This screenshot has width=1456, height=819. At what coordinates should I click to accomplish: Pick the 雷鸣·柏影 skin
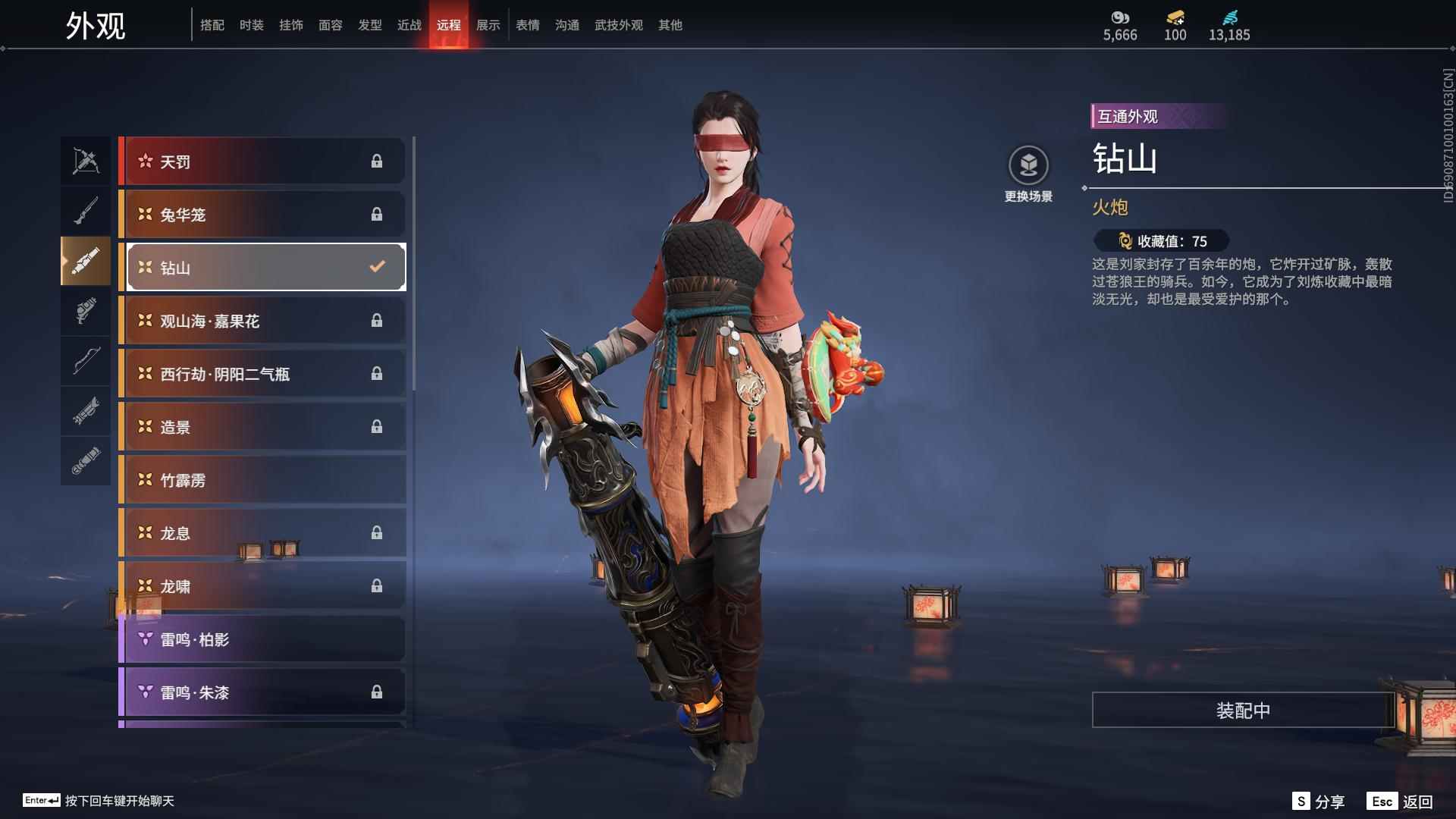(x=262, y=639)
